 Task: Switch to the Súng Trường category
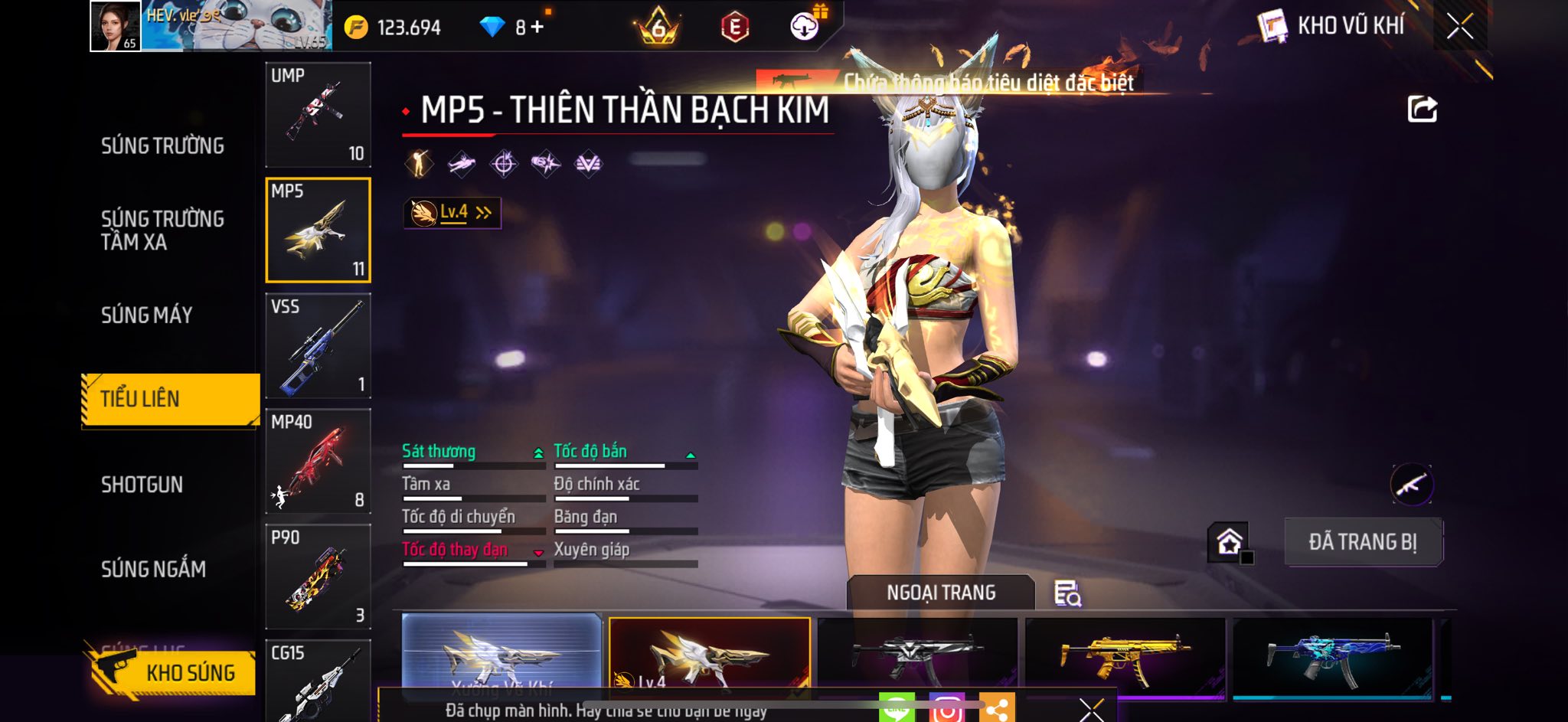[x=162, y=145]
